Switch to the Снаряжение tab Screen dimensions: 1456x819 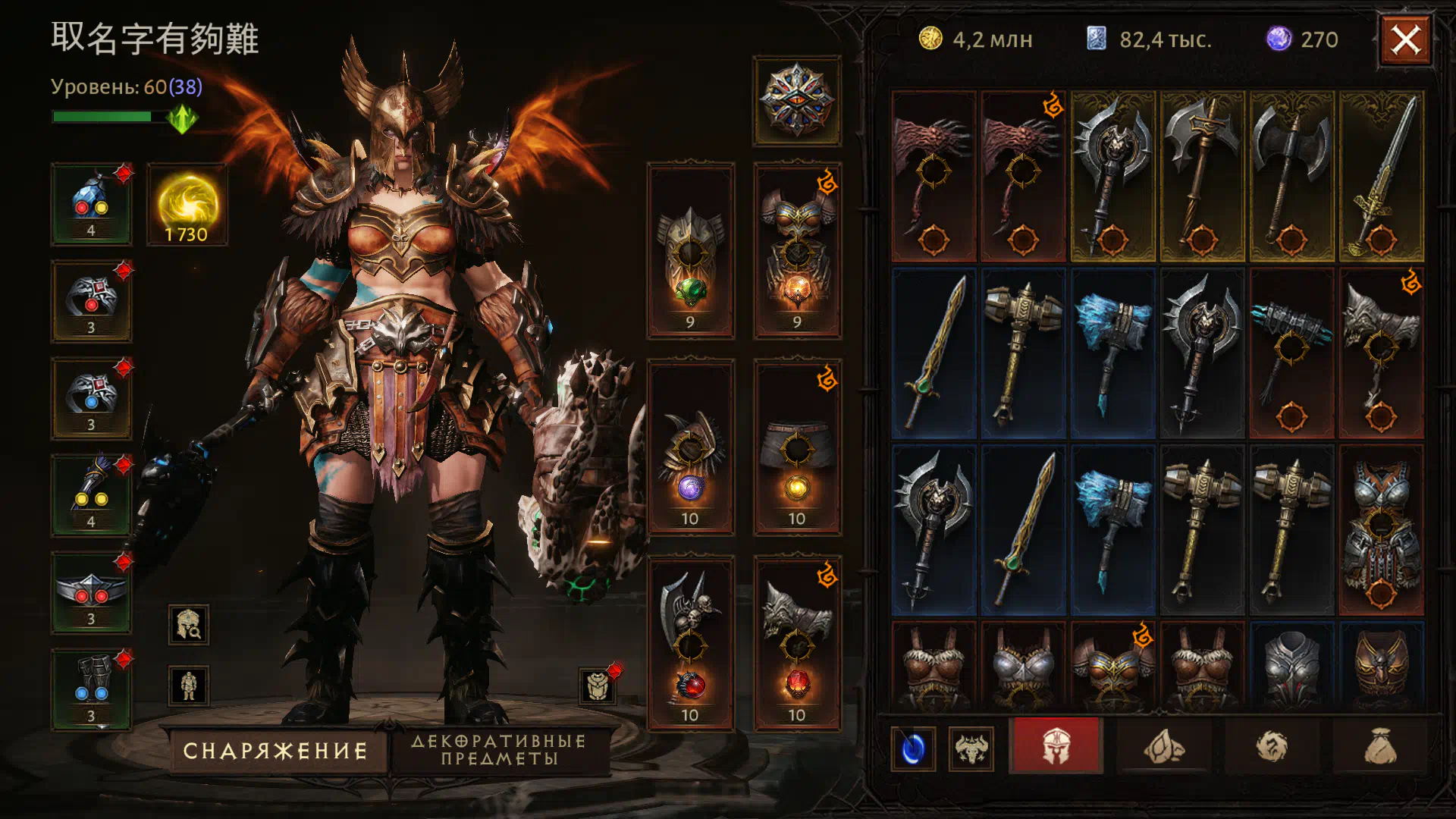coord(276,751)
